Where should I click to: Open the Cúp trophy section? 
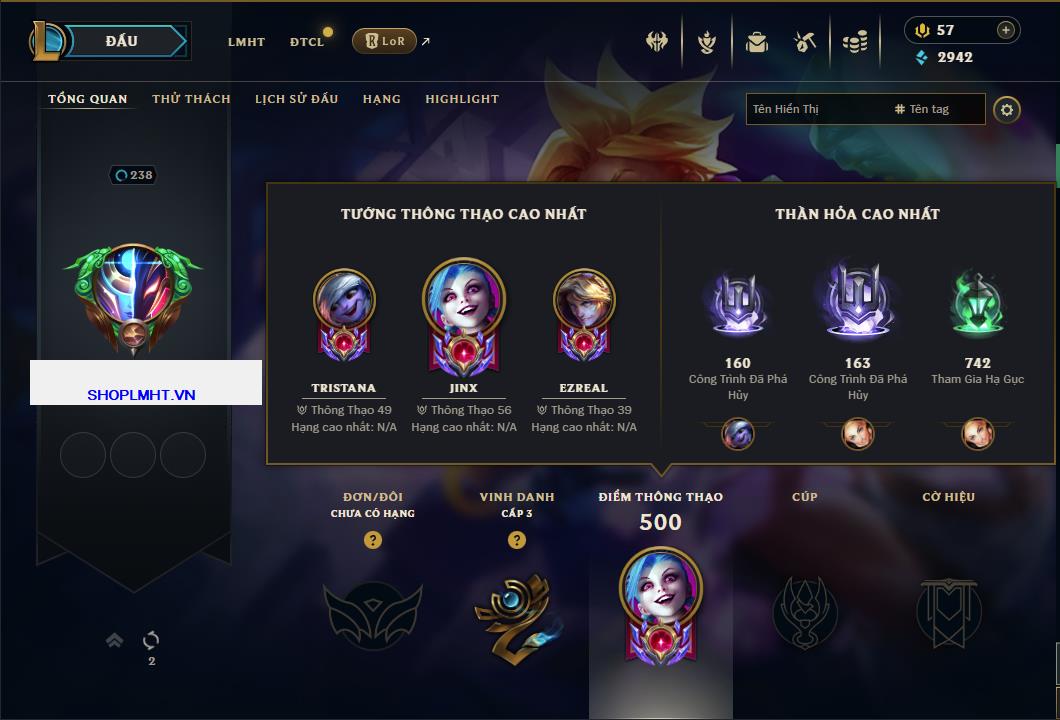click(x=804, y=610)
